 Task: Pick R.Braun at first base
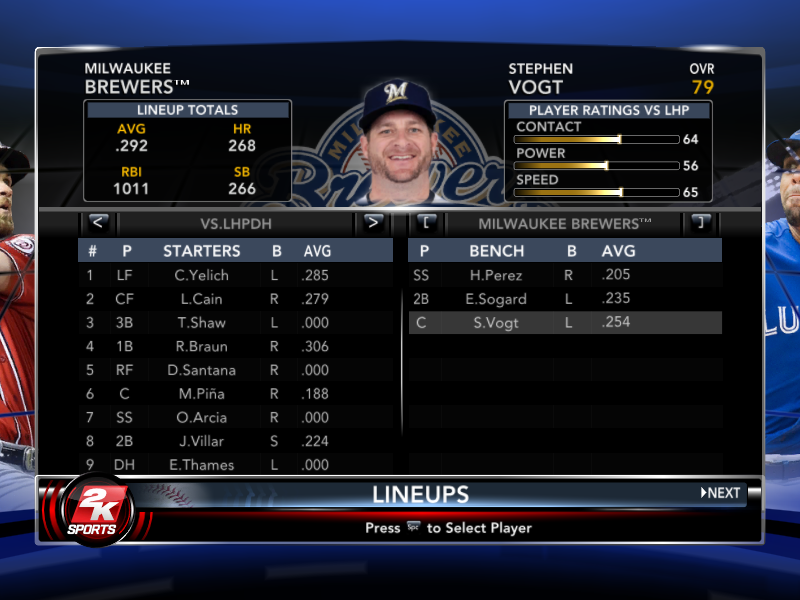point(201,347)
